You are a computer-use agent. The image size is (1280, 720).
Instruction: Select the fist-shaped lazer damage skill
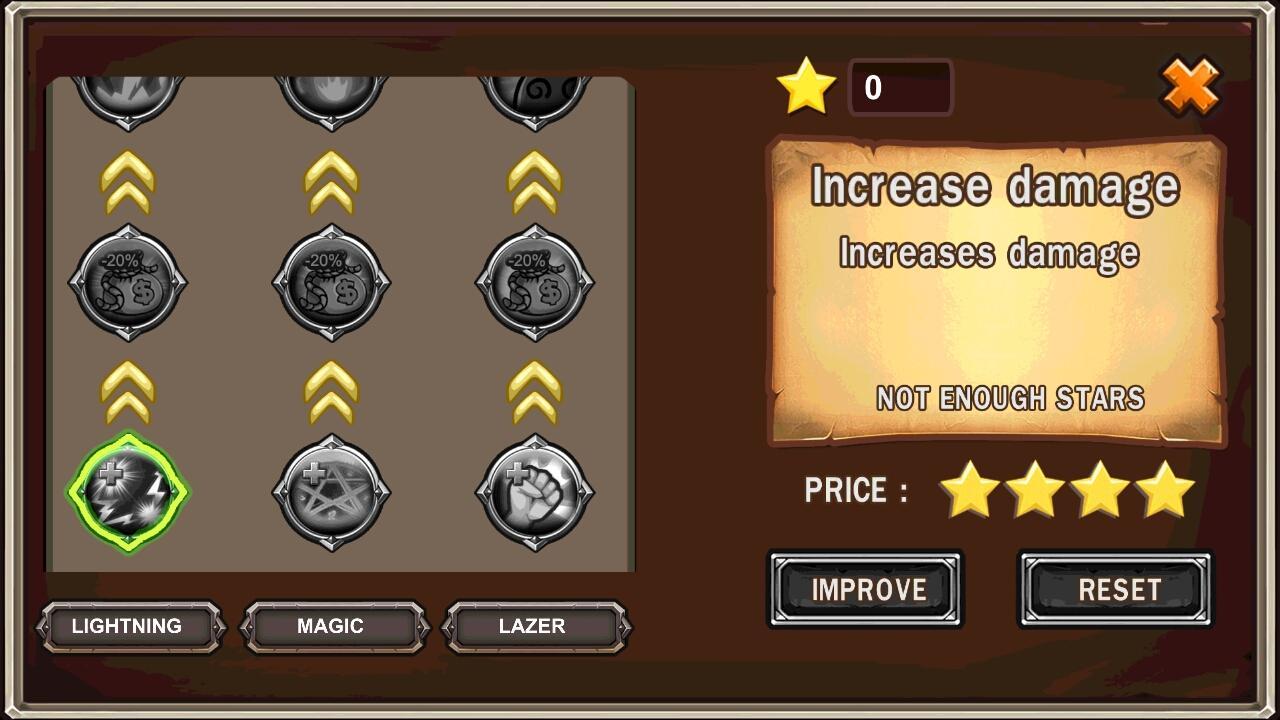pos(534,490)
